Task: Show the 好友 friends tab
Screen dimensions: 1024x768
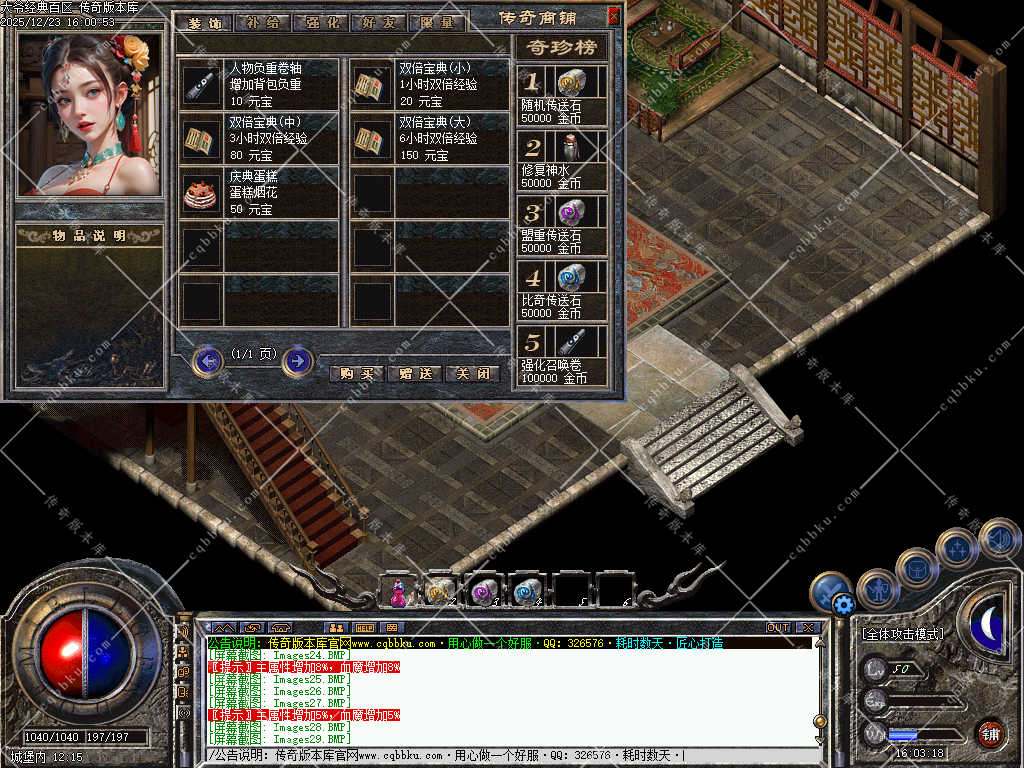Action: point(379,23)
